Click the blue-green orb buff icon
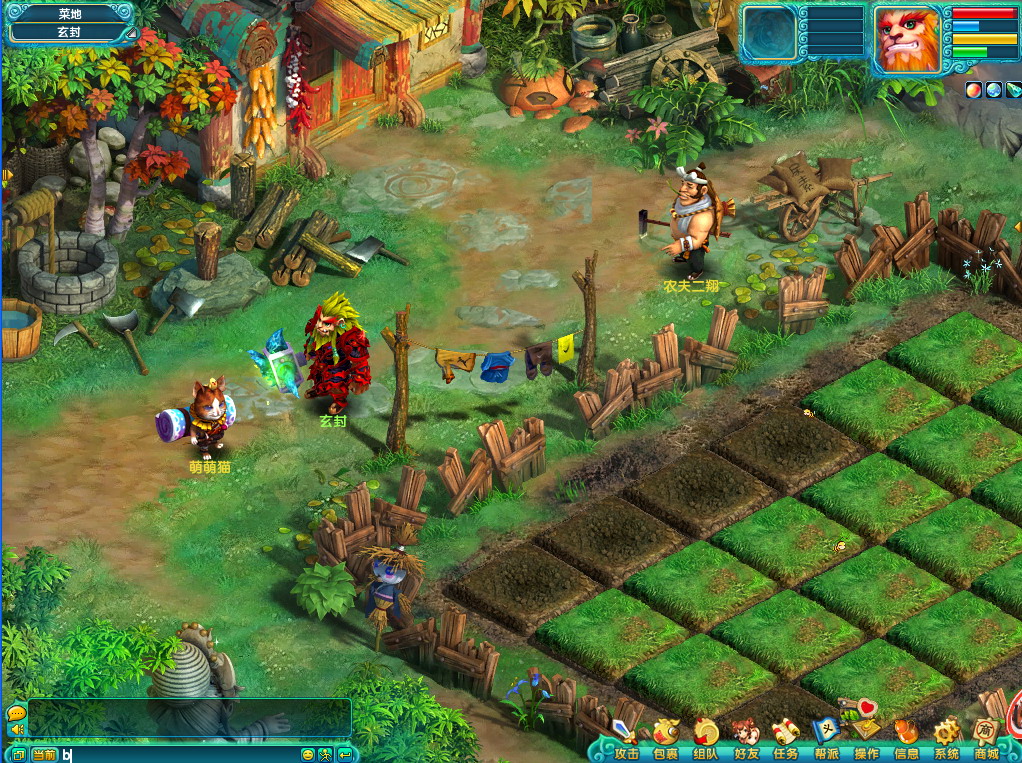The width and height of the screenshot is (1022, 763). click(993, 90)
